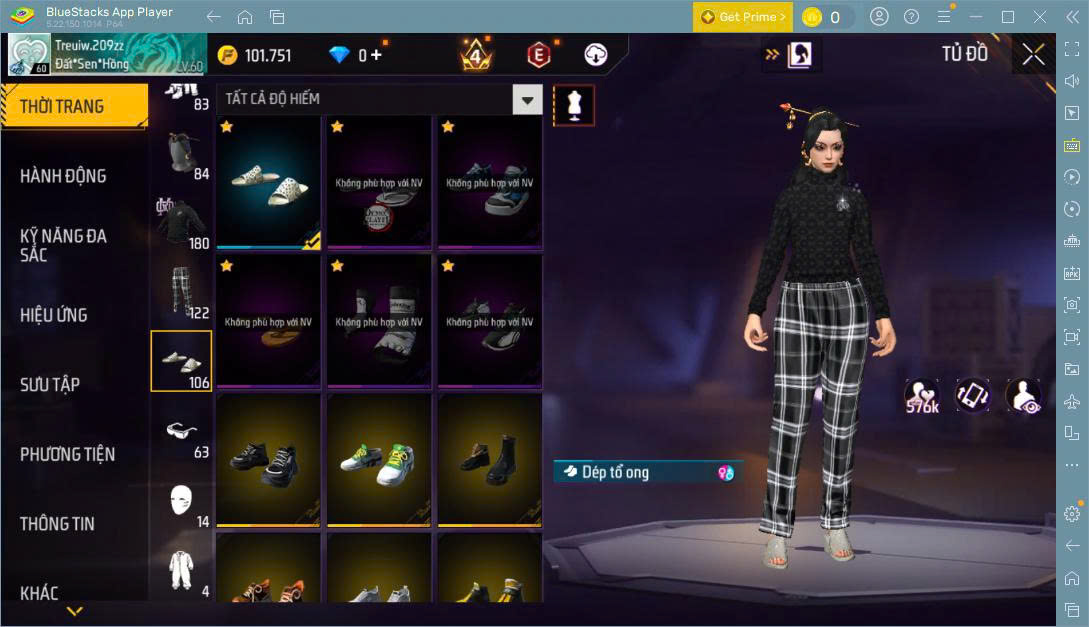Select the black ankle boots item
The height and width of the screenshot is (627, 1089).
(x=490, y=459)
